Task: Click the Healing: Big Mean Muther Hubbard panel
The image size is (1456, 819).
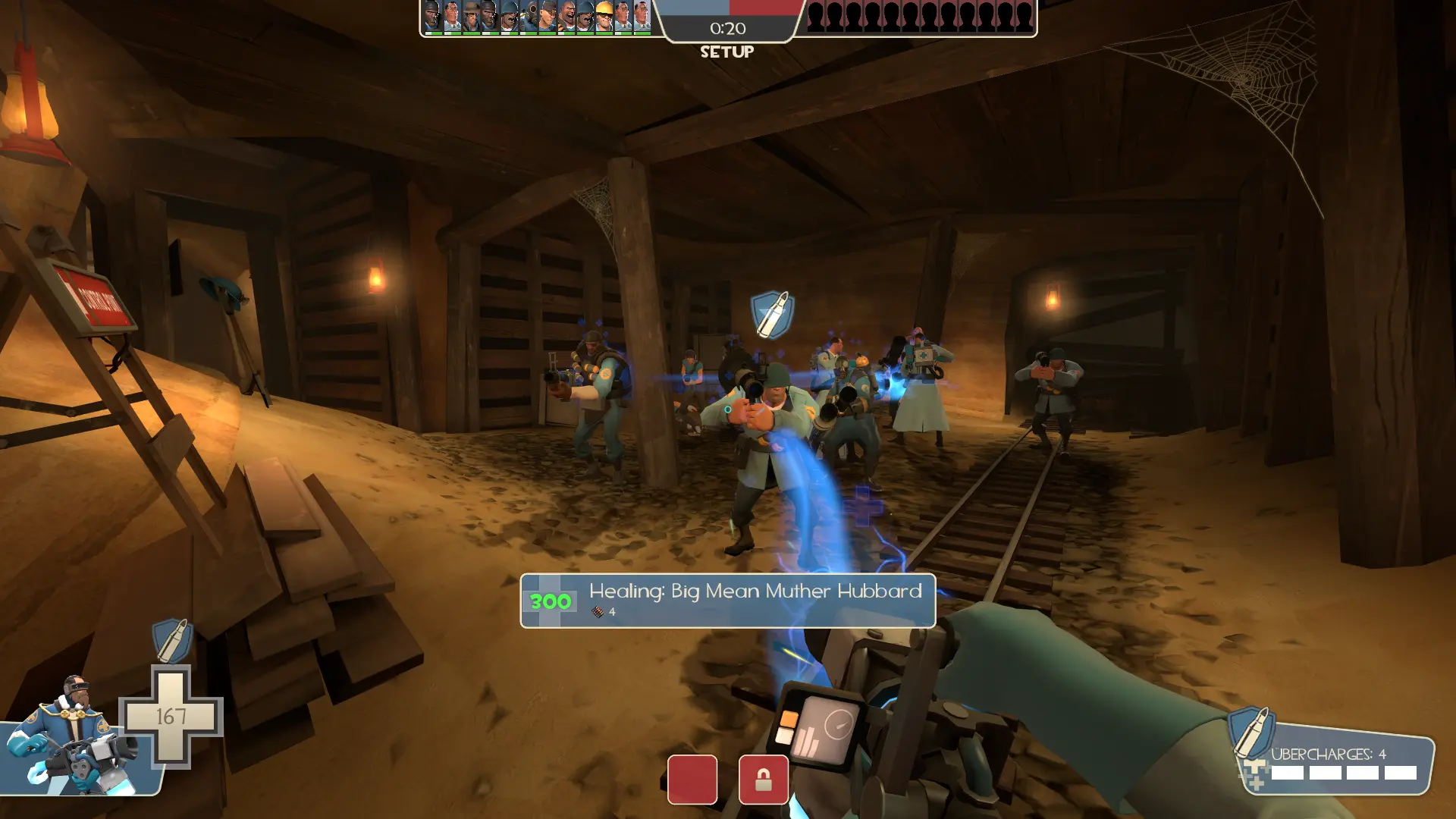Action: coord(727,601)
